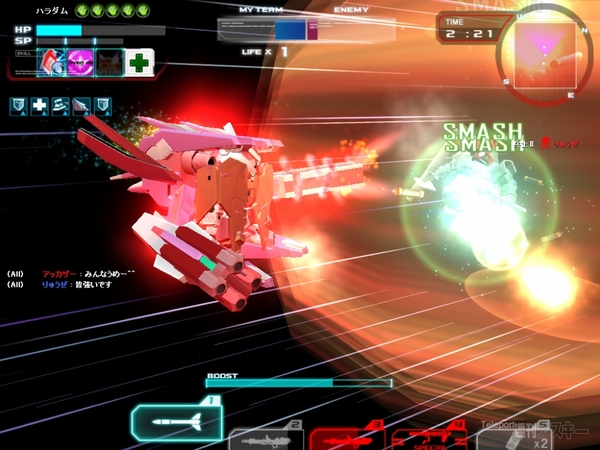This screenshot has height=450, width=600.
Task: Activate the green cross heal skill
Action: coord(139,62)
